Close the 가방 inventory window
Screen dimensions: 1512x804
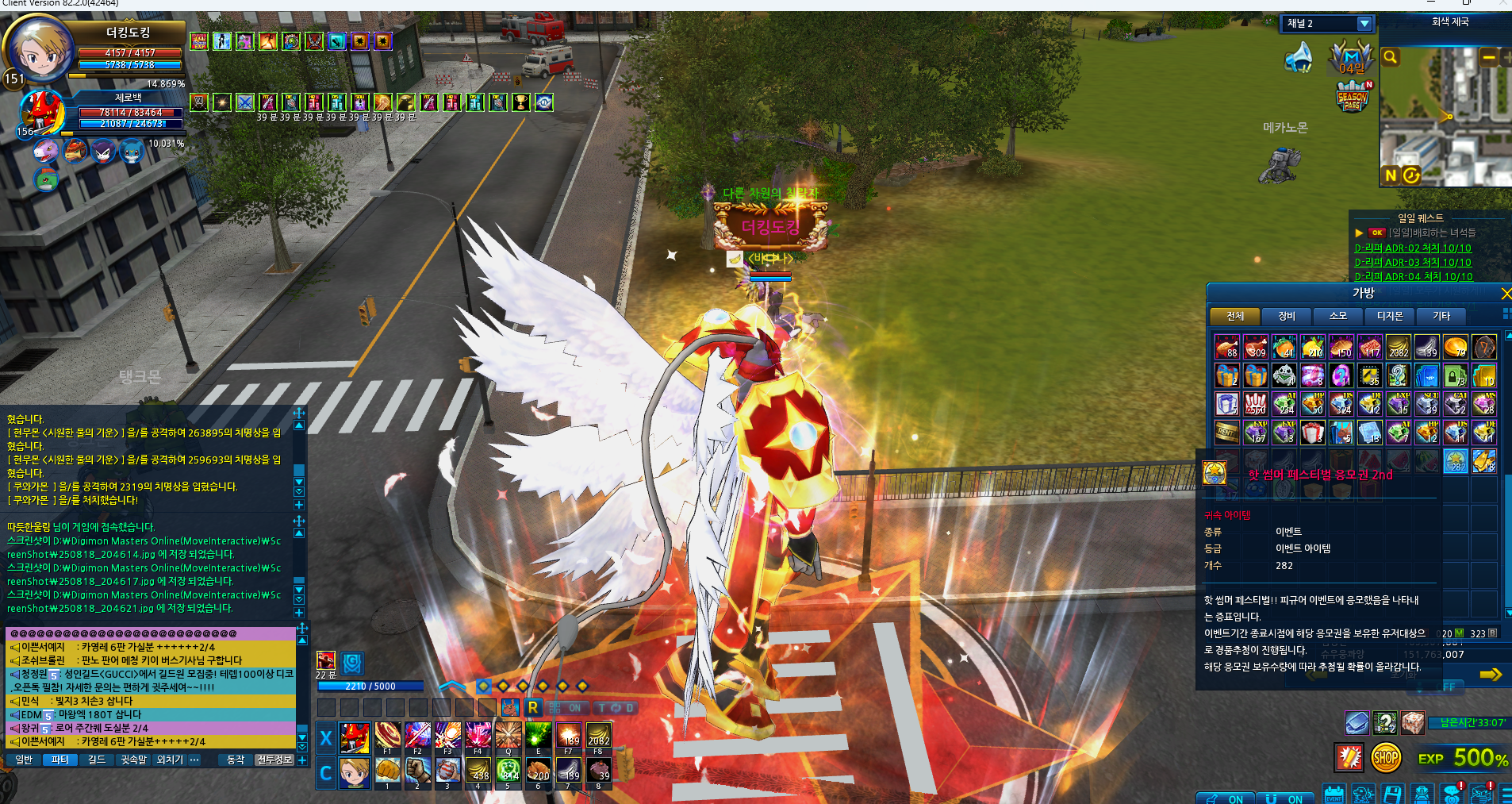[x=1505, y=294]
